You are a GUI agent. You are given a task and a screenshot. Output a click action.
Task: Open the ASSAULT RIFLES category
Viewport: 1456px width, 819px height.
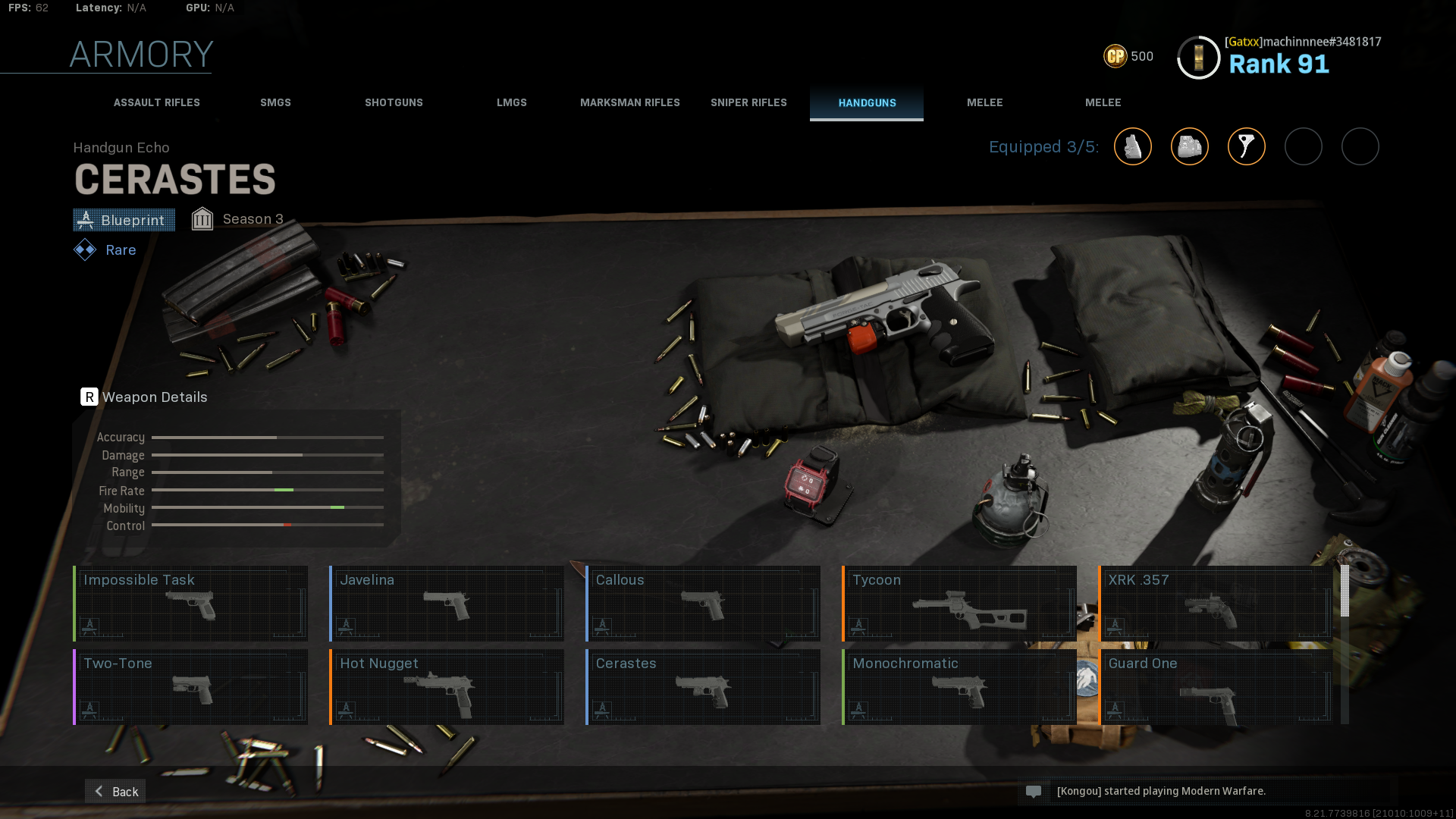[156, 102]
